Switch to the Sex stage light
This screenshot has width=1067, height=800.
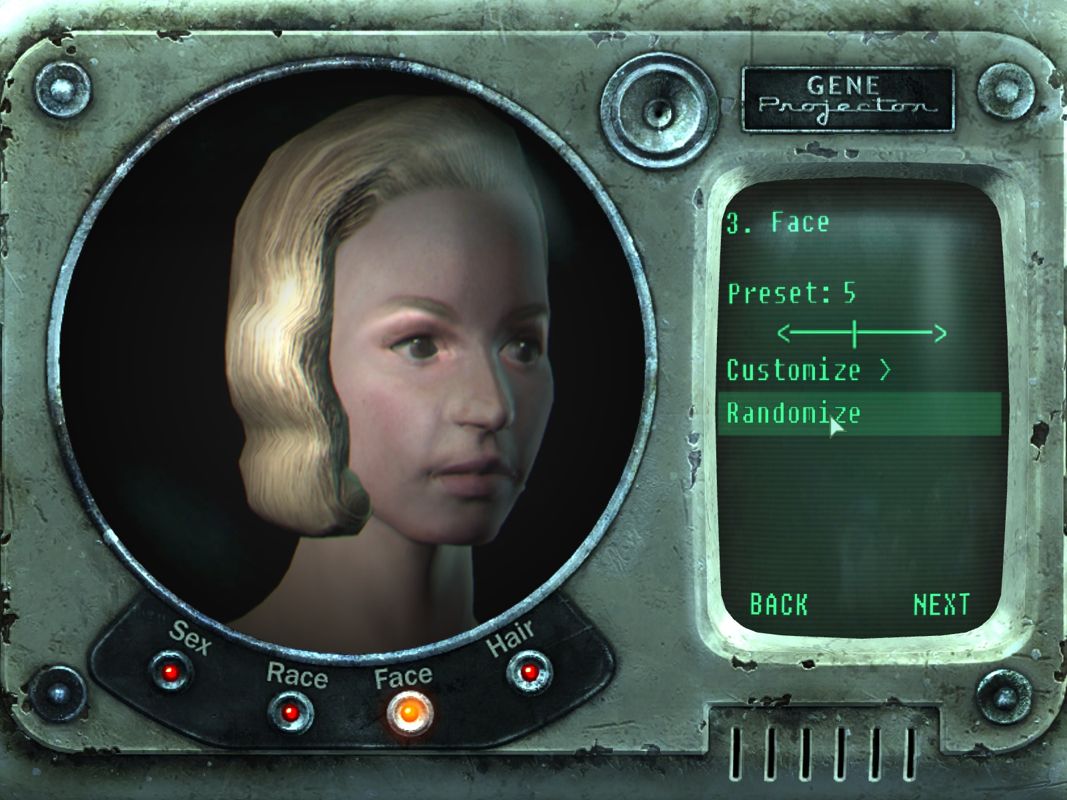(170, 669)
